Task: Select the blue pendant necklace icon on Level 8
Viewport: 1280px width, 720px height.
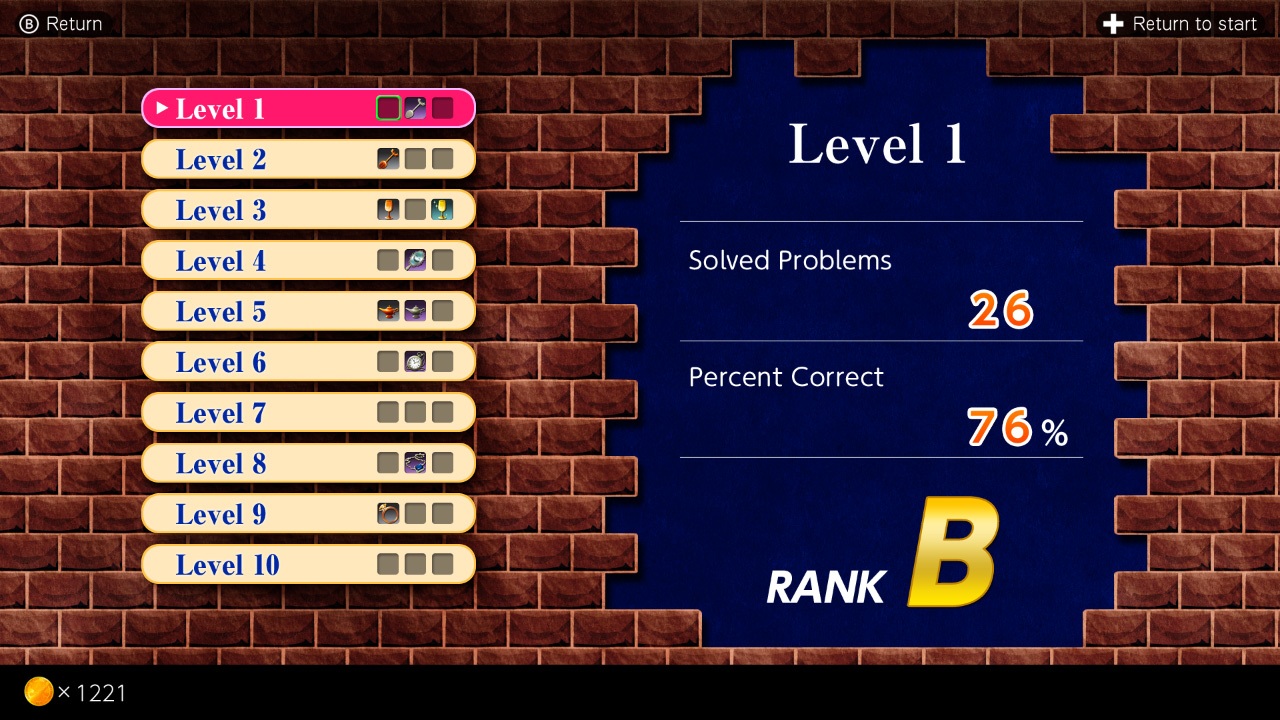Action: (x=415, y=462)
